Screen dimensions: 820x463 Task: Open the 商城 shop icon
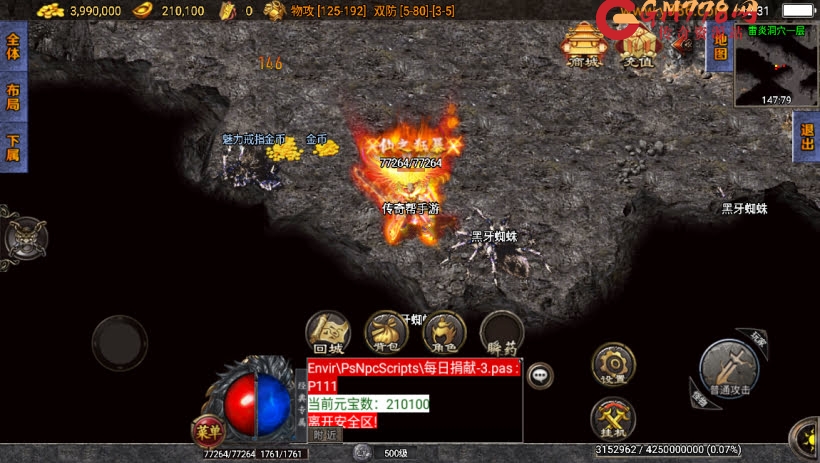(x=581, y=45)
